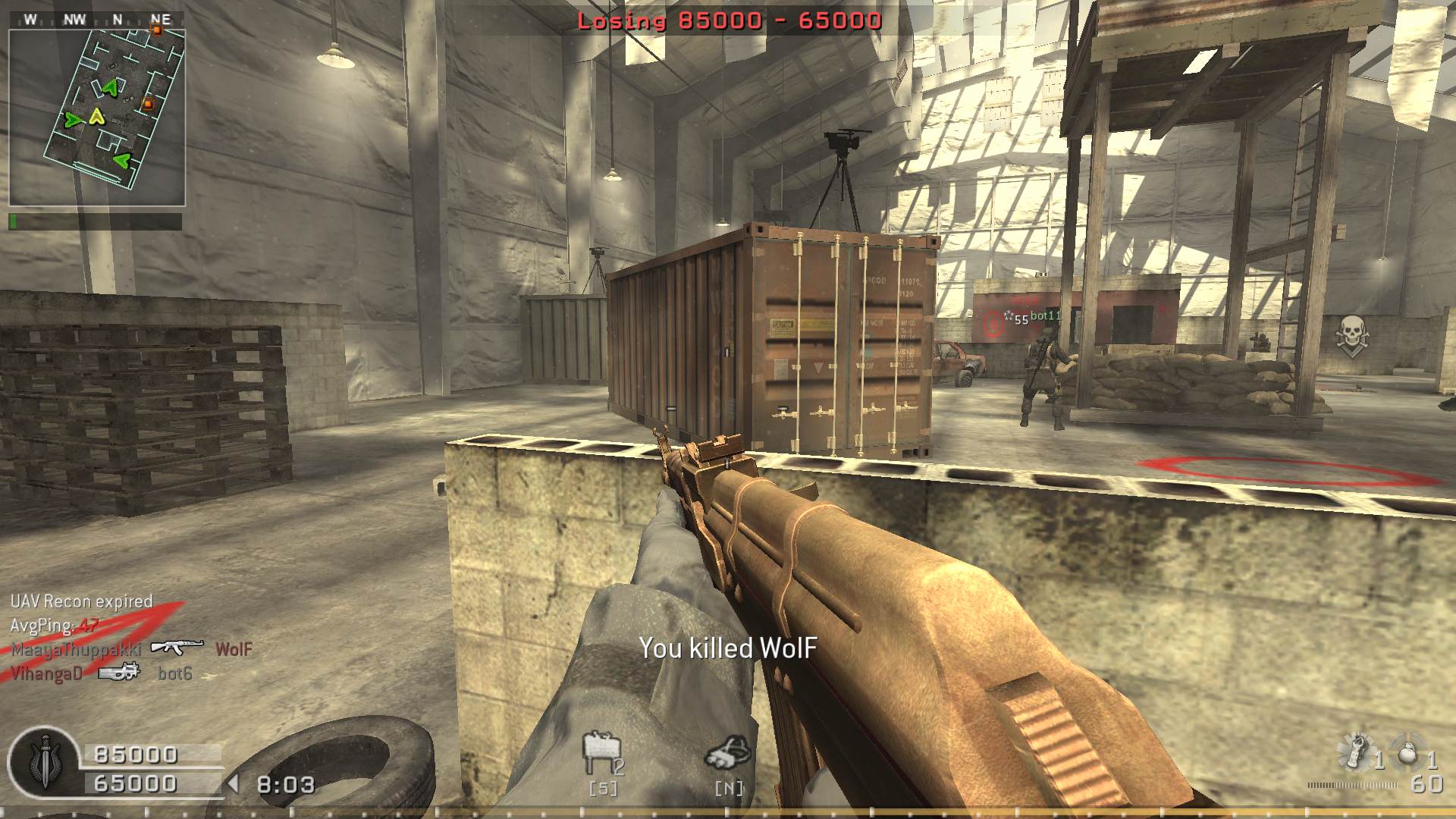
Task: Click the compass strip above the minimap
Action: tap(96, 20)
